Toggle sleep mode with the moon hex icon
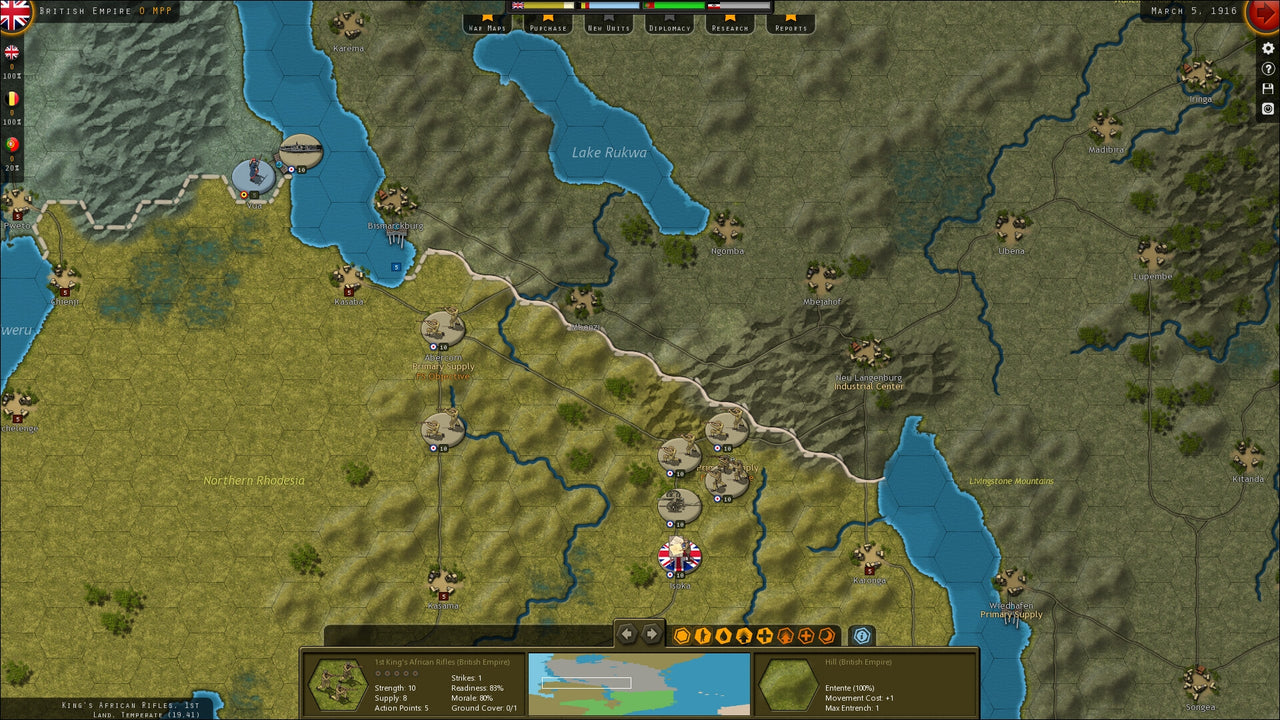 tap(827, 634)
